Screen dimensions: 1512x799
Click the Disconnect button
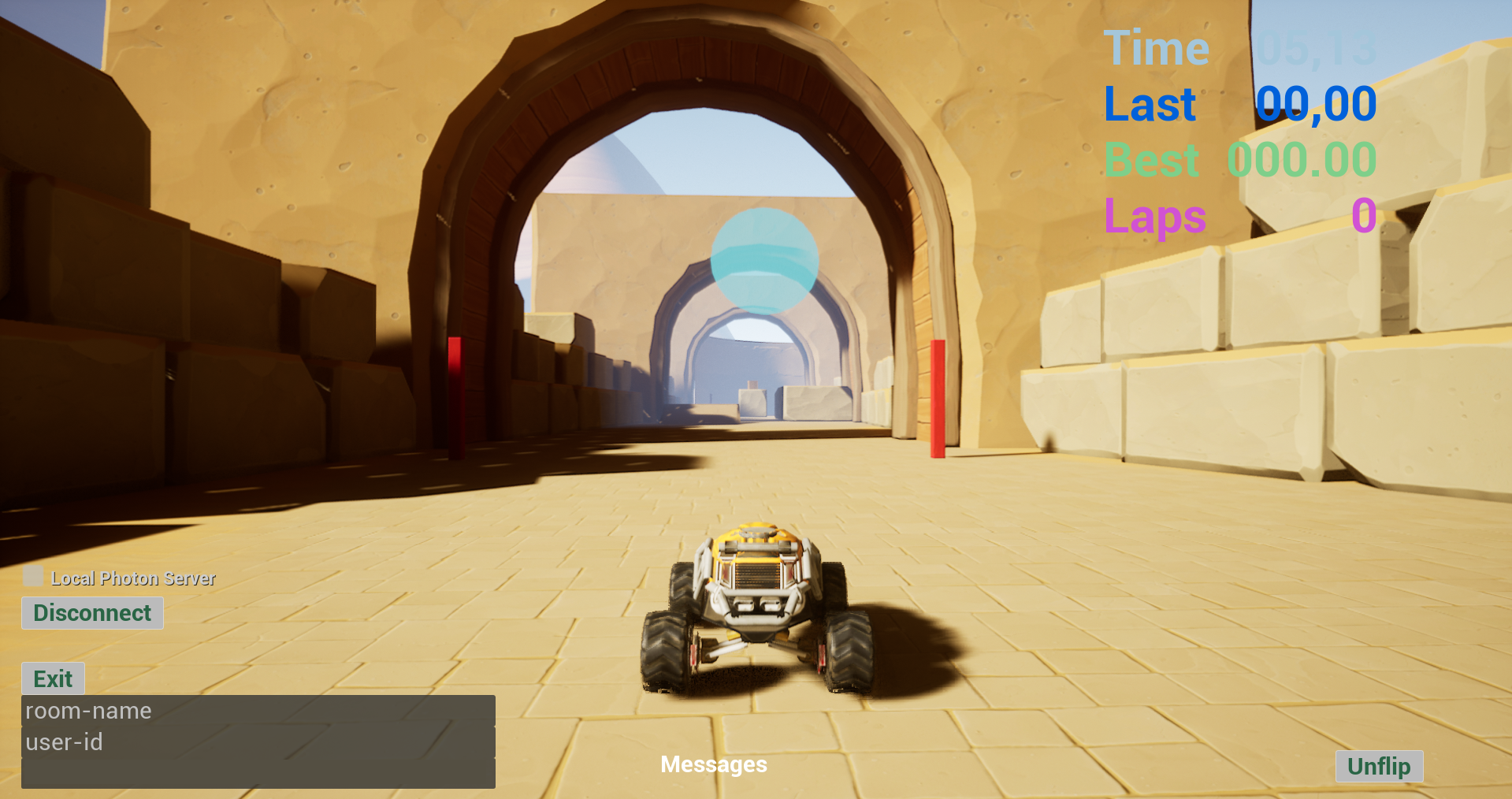click(x=92, y=613)
